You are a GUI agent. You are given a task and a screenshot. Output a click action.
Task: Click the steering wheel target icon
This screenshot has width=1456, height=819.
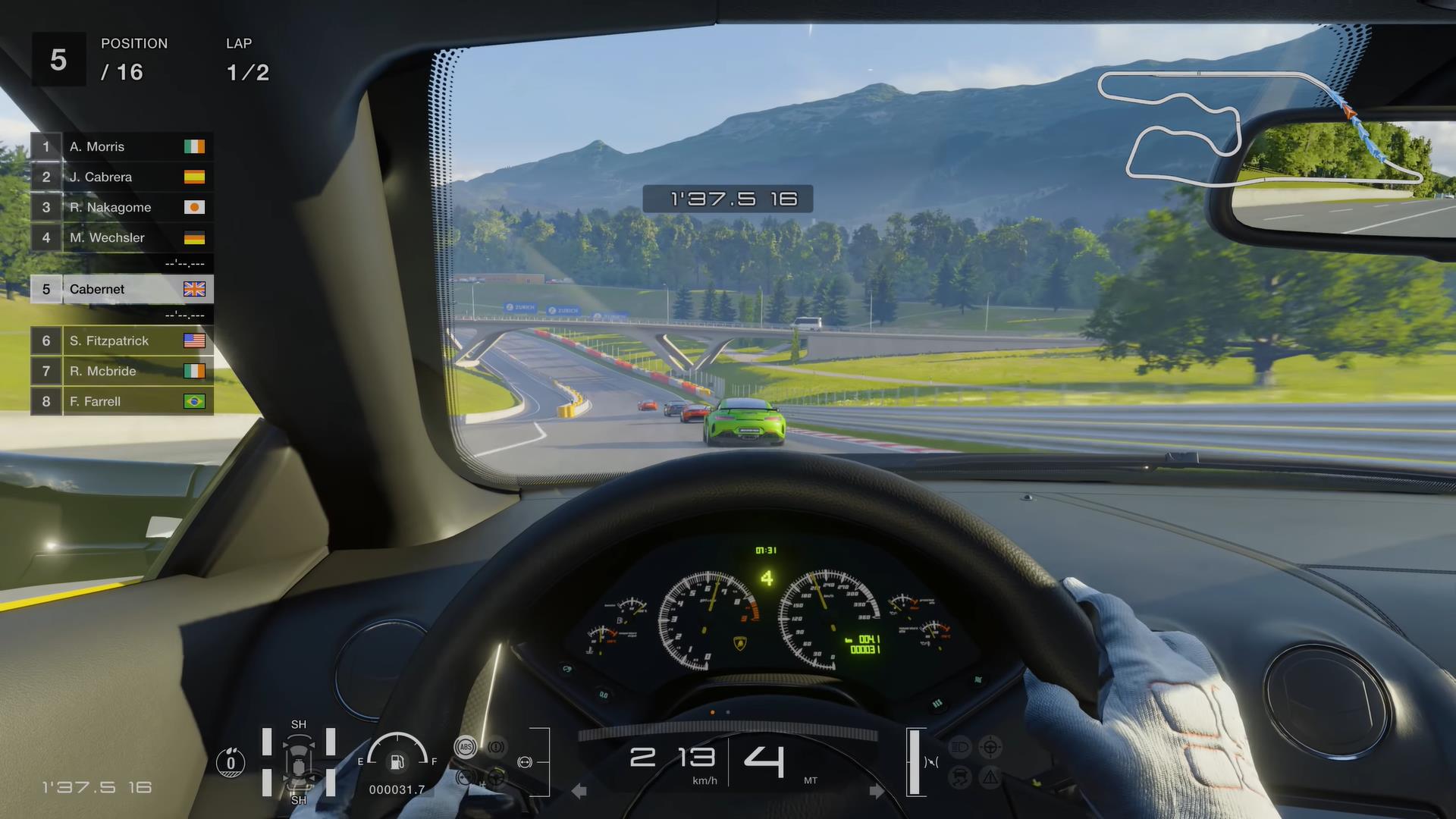[x=990, y=747]
